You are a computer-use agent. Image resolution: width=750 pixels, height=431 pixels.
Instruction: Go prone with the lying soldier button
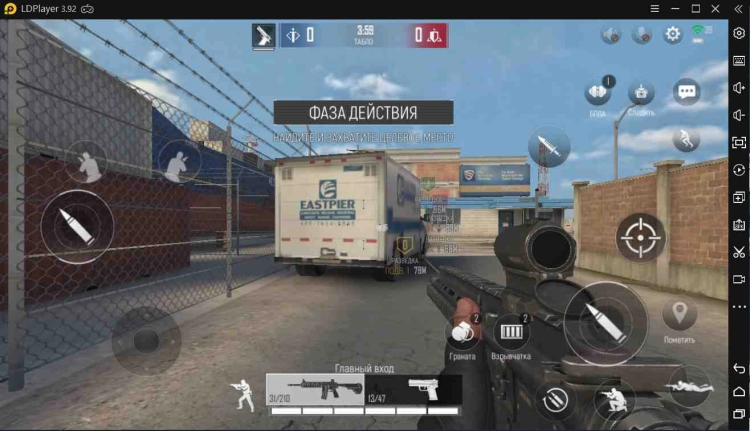pos(688,384)
